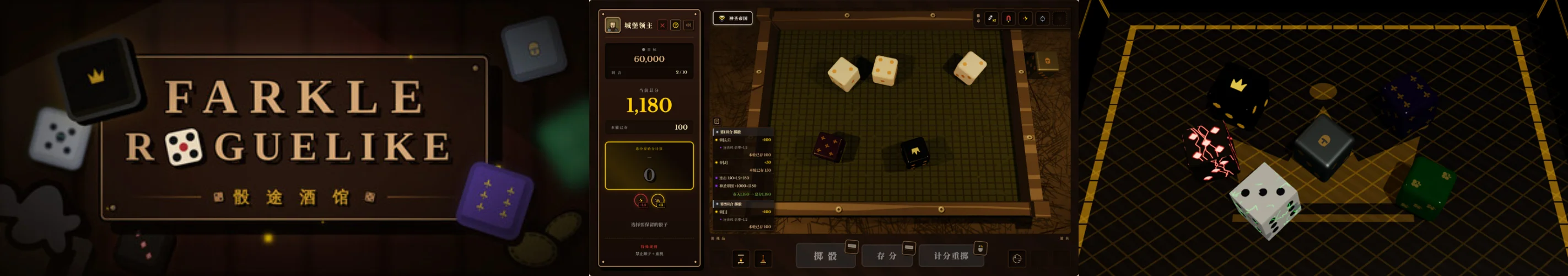Select the crosshair target icon

coord(1043,18)
